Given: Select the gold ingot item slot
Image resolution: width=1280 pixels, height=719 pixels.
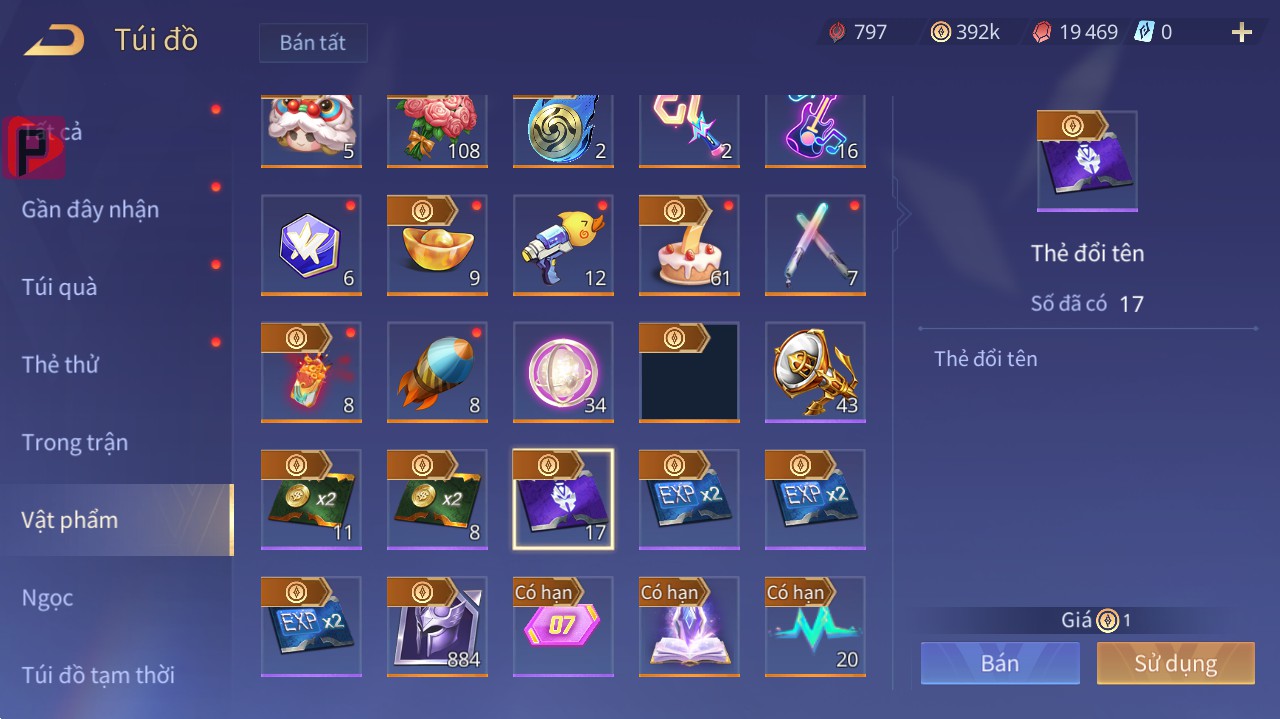Looking at the screenshot, I should pyautogui.click(x=437, y=245).
